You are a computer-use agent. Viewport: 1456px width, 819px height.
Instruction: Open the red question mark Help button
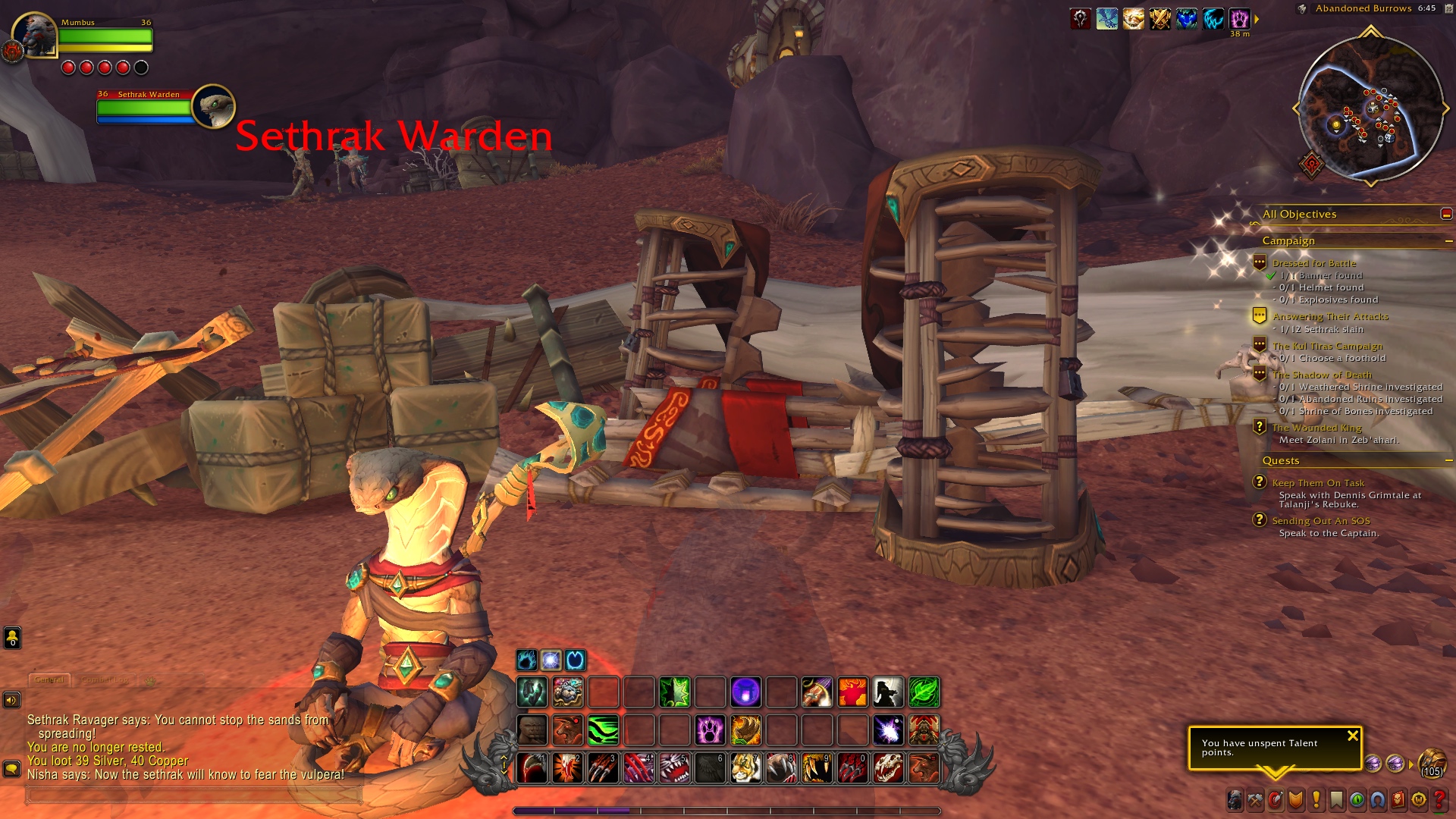1439,799
